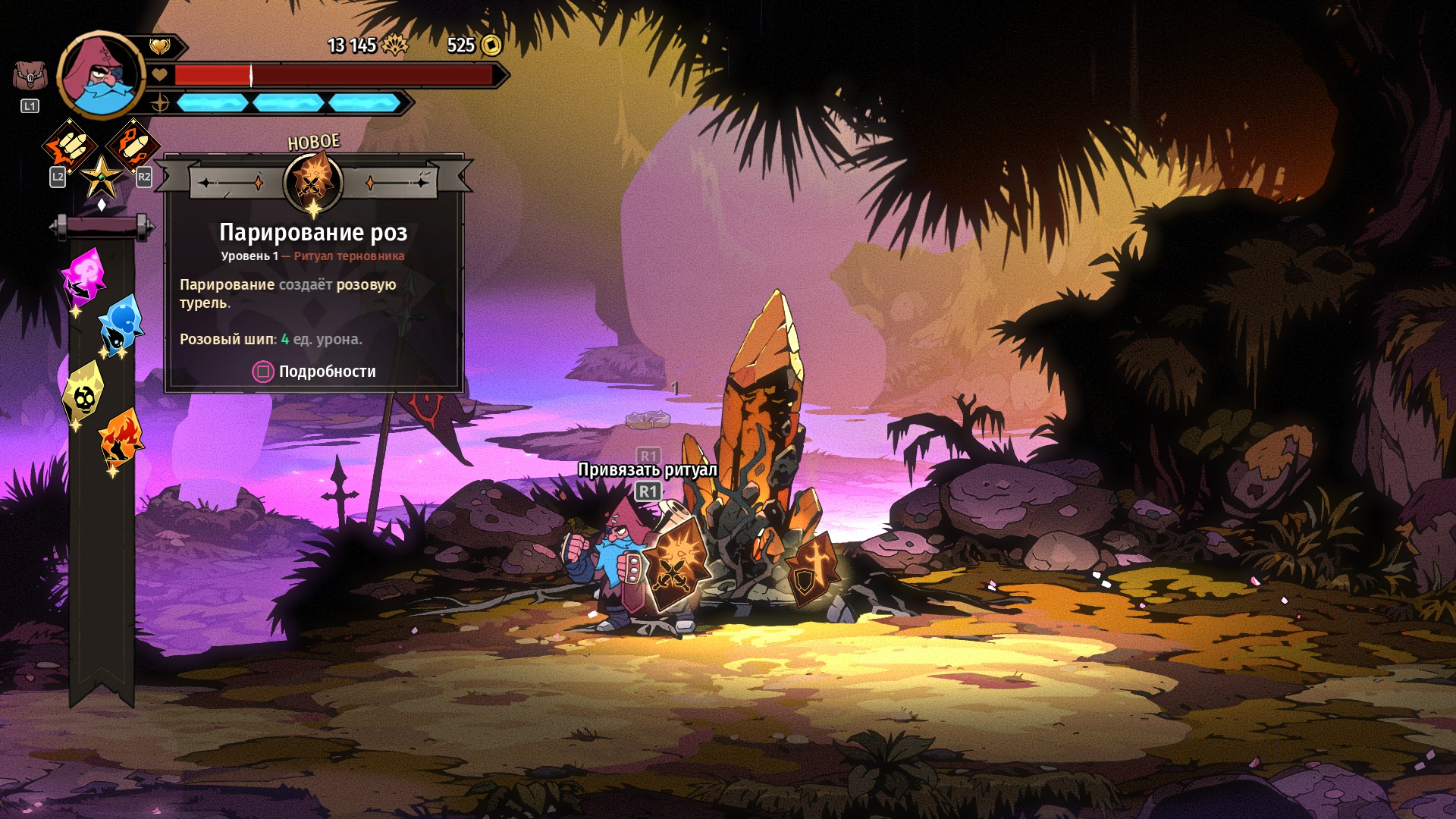The height and width of the screenshot is (819, 1456).
Task: Select the pink ritual crystal on the banner
Action: [x=84, y=275]
